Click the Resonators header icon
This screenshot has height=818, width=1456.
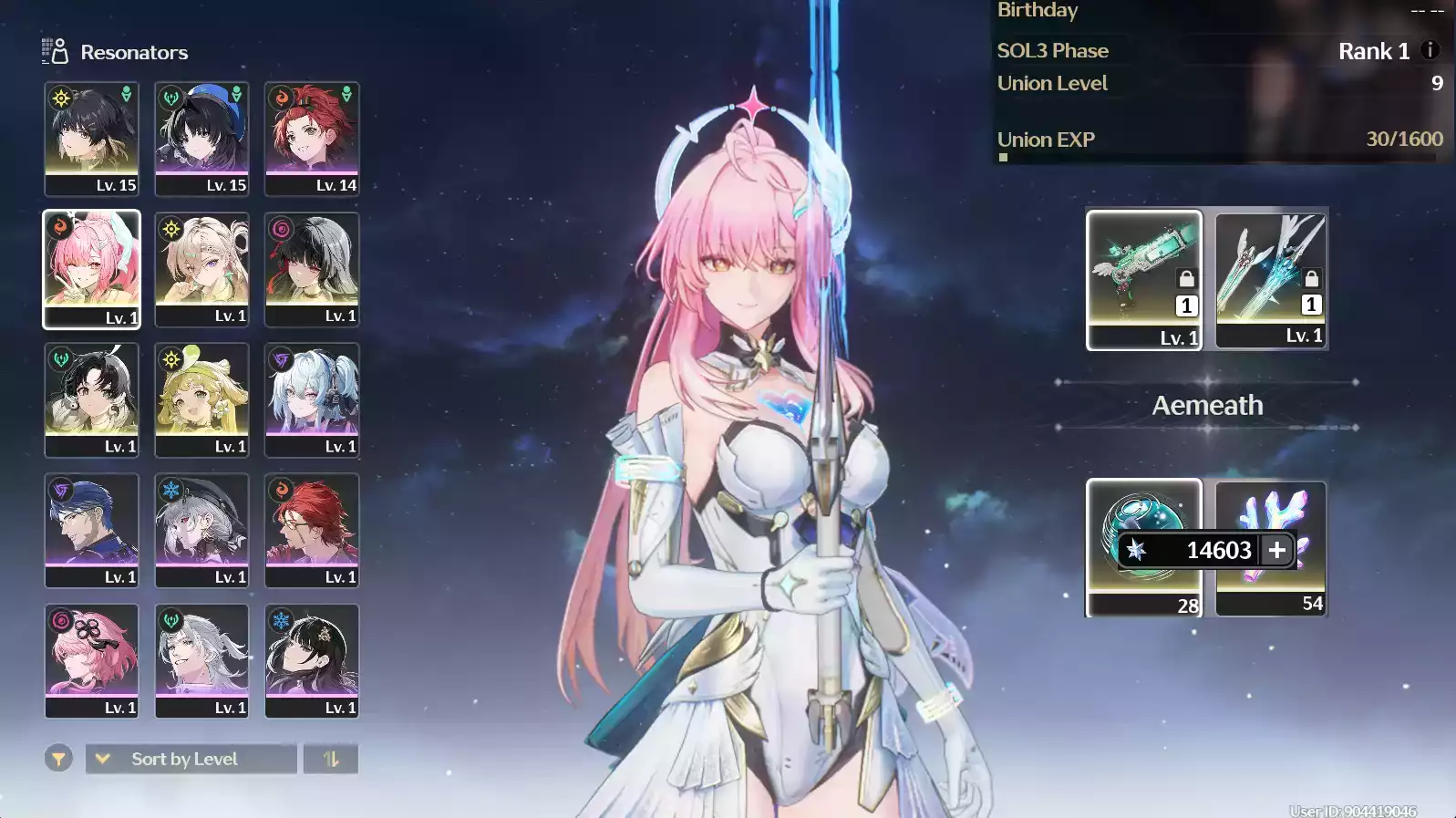coord(52,50)
